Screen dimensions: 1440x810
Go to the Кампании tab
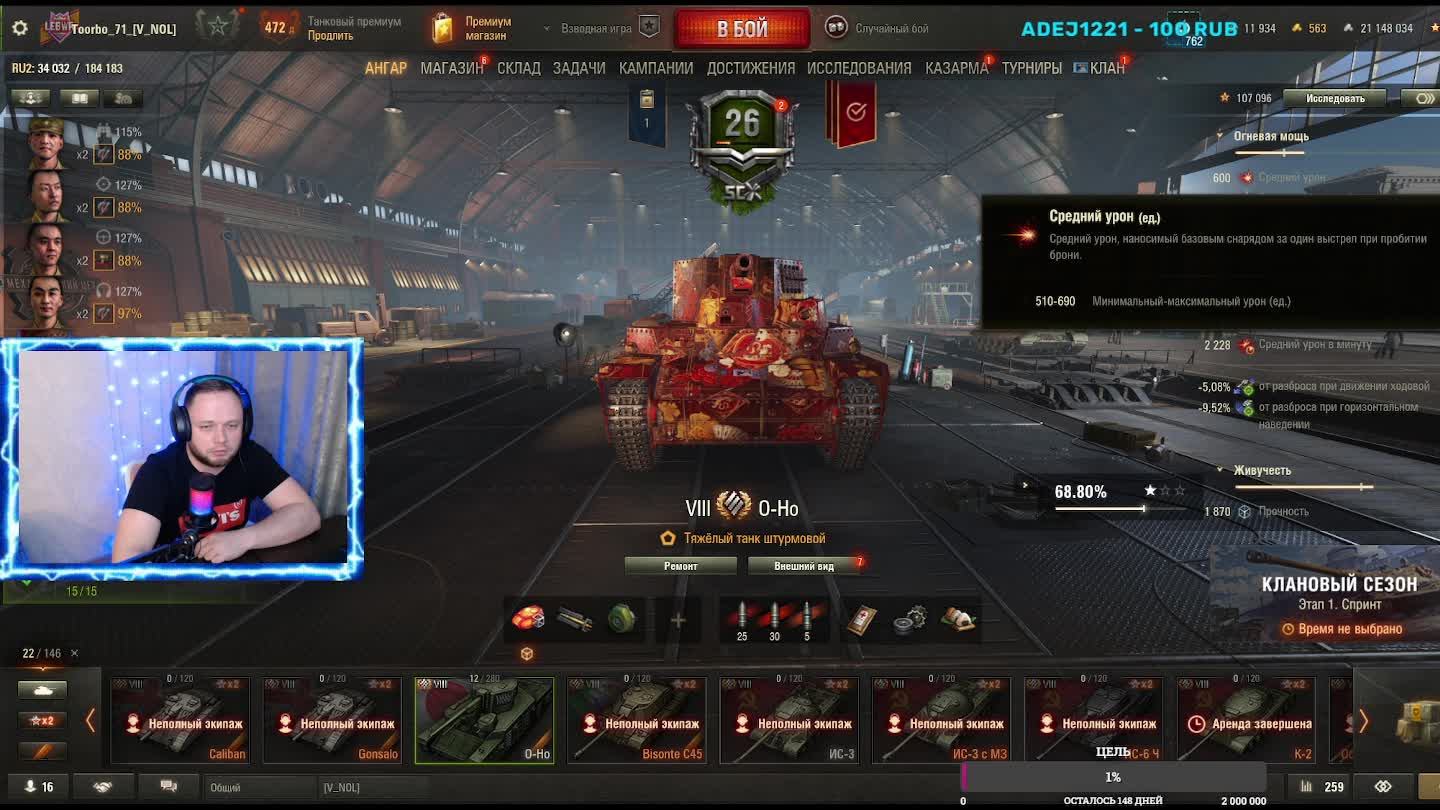point(656,68)
